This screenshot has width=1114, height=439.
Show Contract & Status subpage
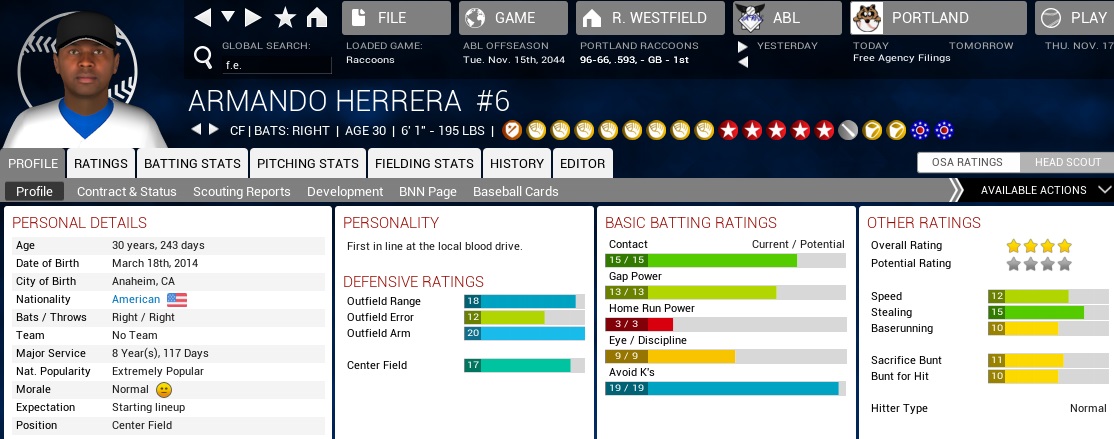click(127, 191)
